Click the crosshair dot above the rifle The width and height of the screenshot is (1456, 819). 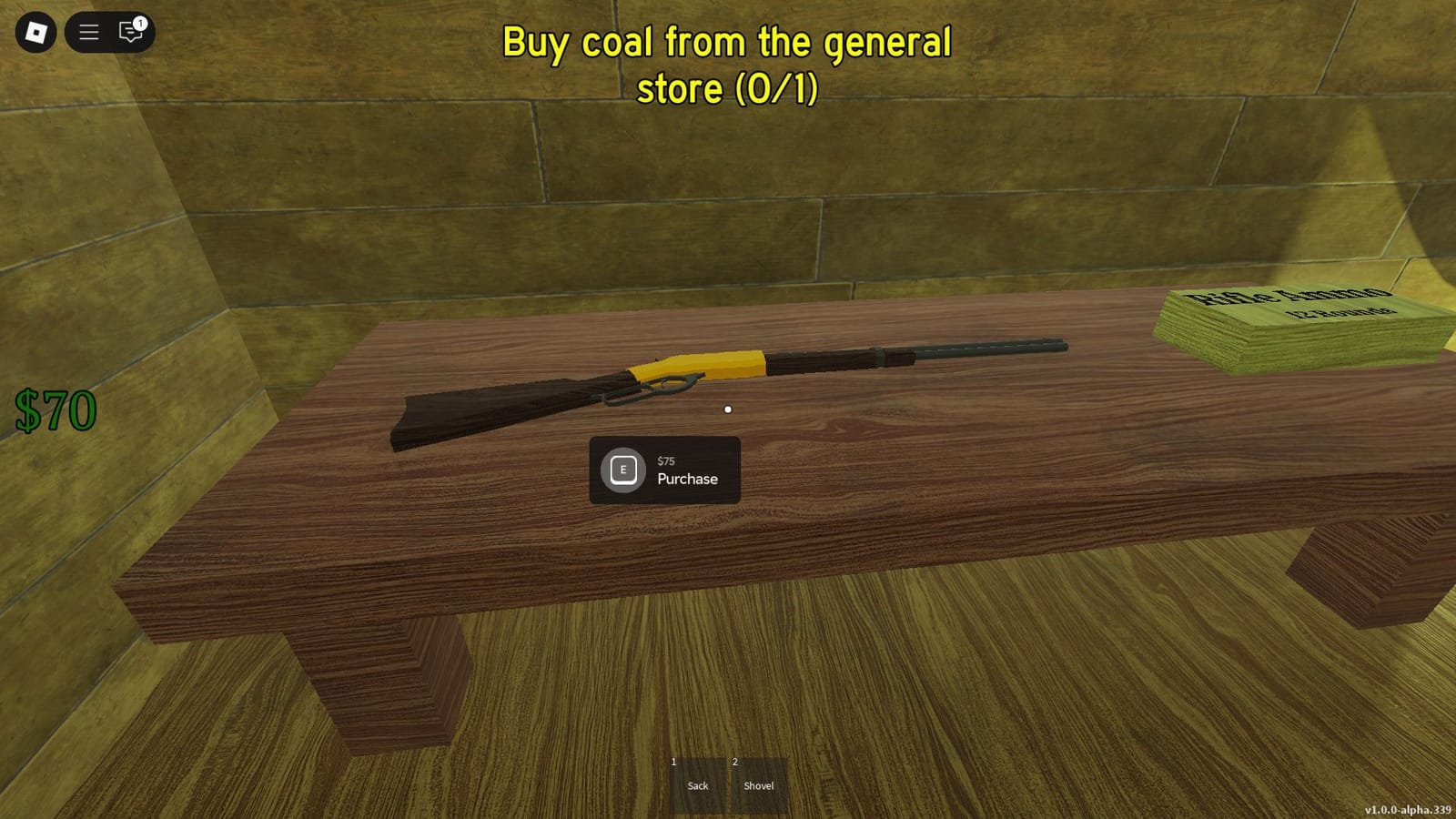(x=728, y=409)
